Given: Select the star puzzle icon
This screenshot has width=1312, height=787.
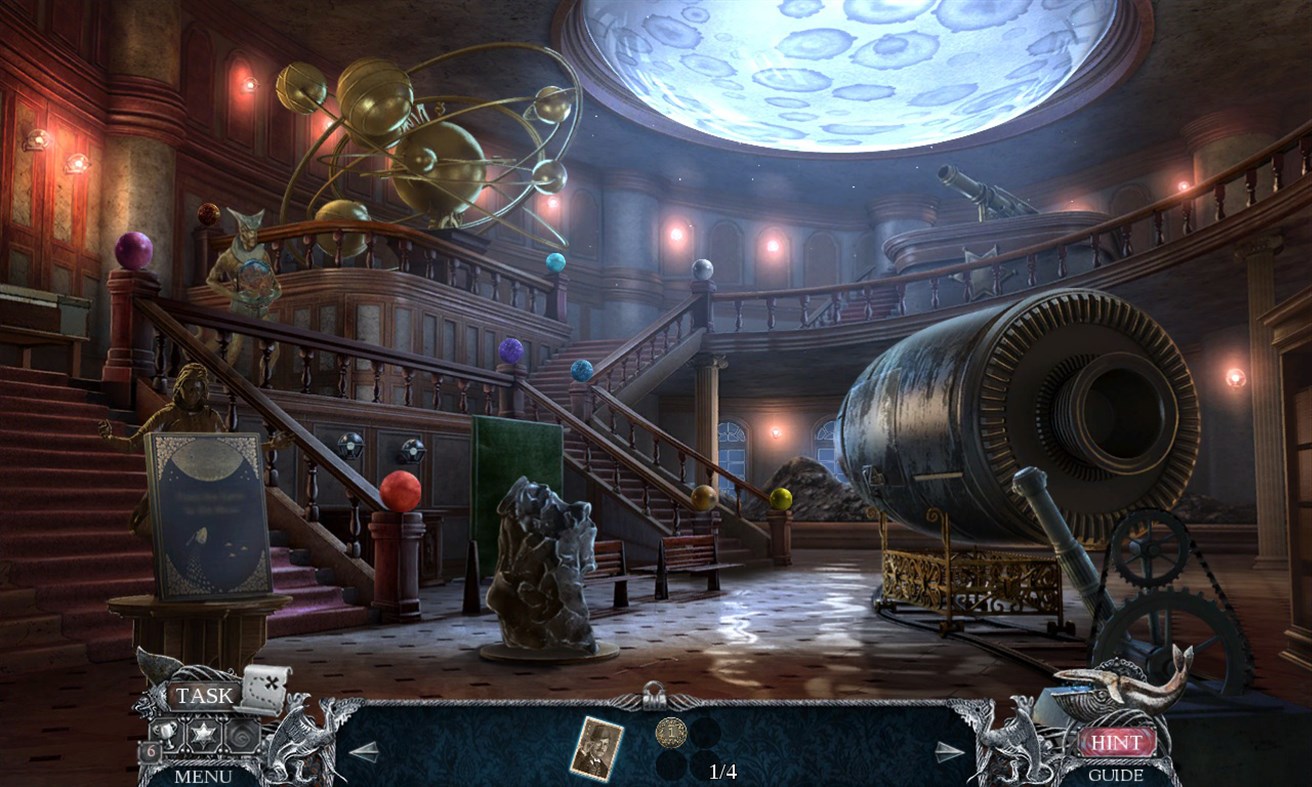Looking at the screenshot, I should (202, 733).
